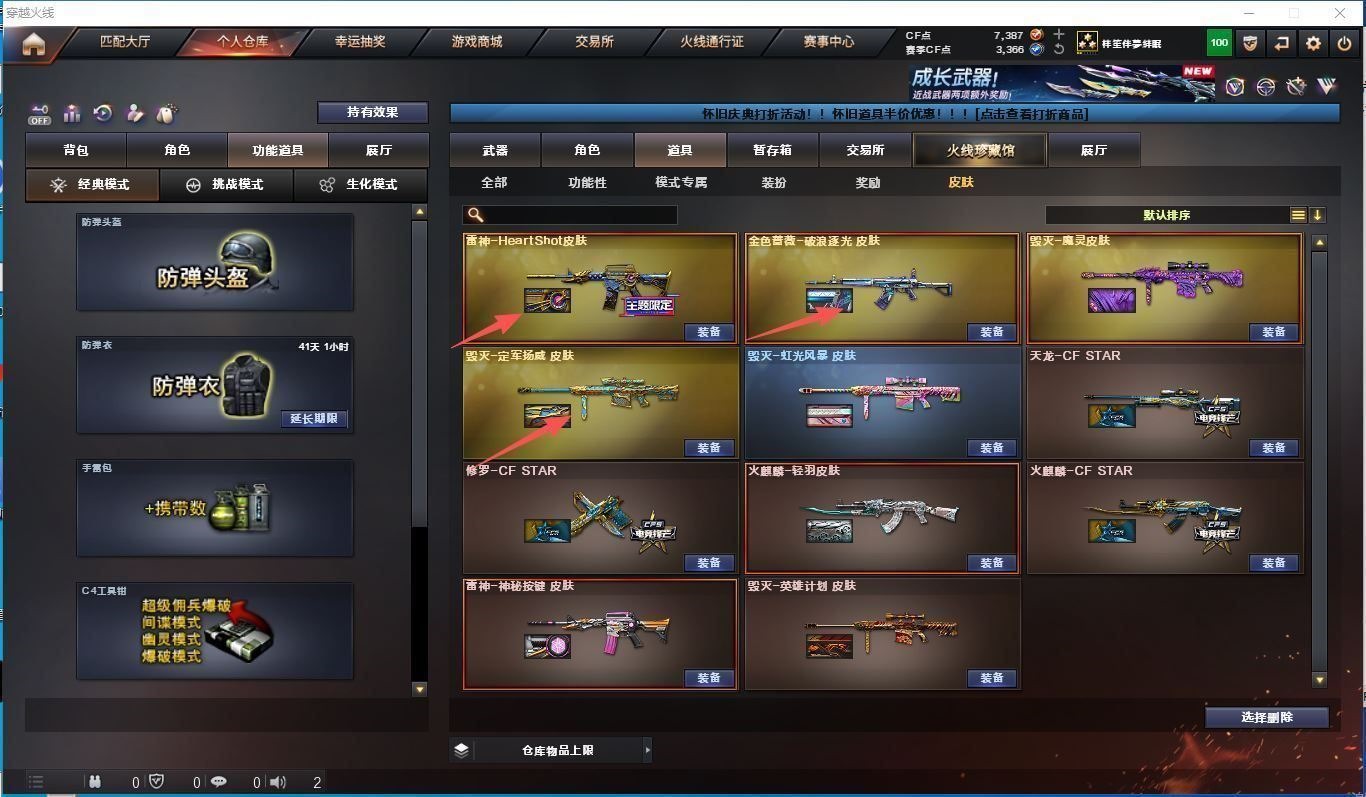Open the 武器 weapons tab

(495, 150)
